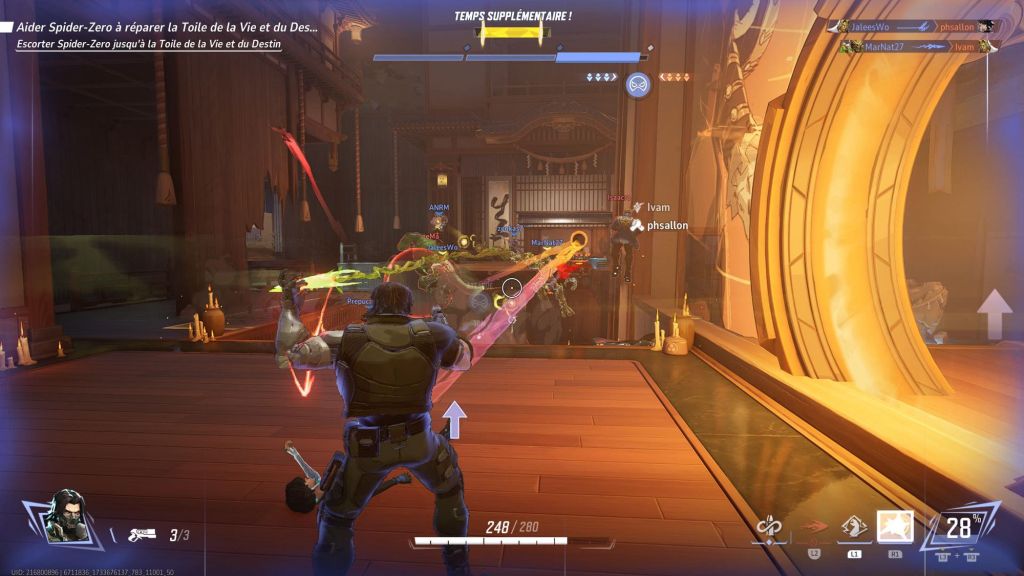Image resolution: width=1024 pixels, height=576 pixels.
Task: Select the Spider-Zero mask payload icon
Action: point(638,85)
